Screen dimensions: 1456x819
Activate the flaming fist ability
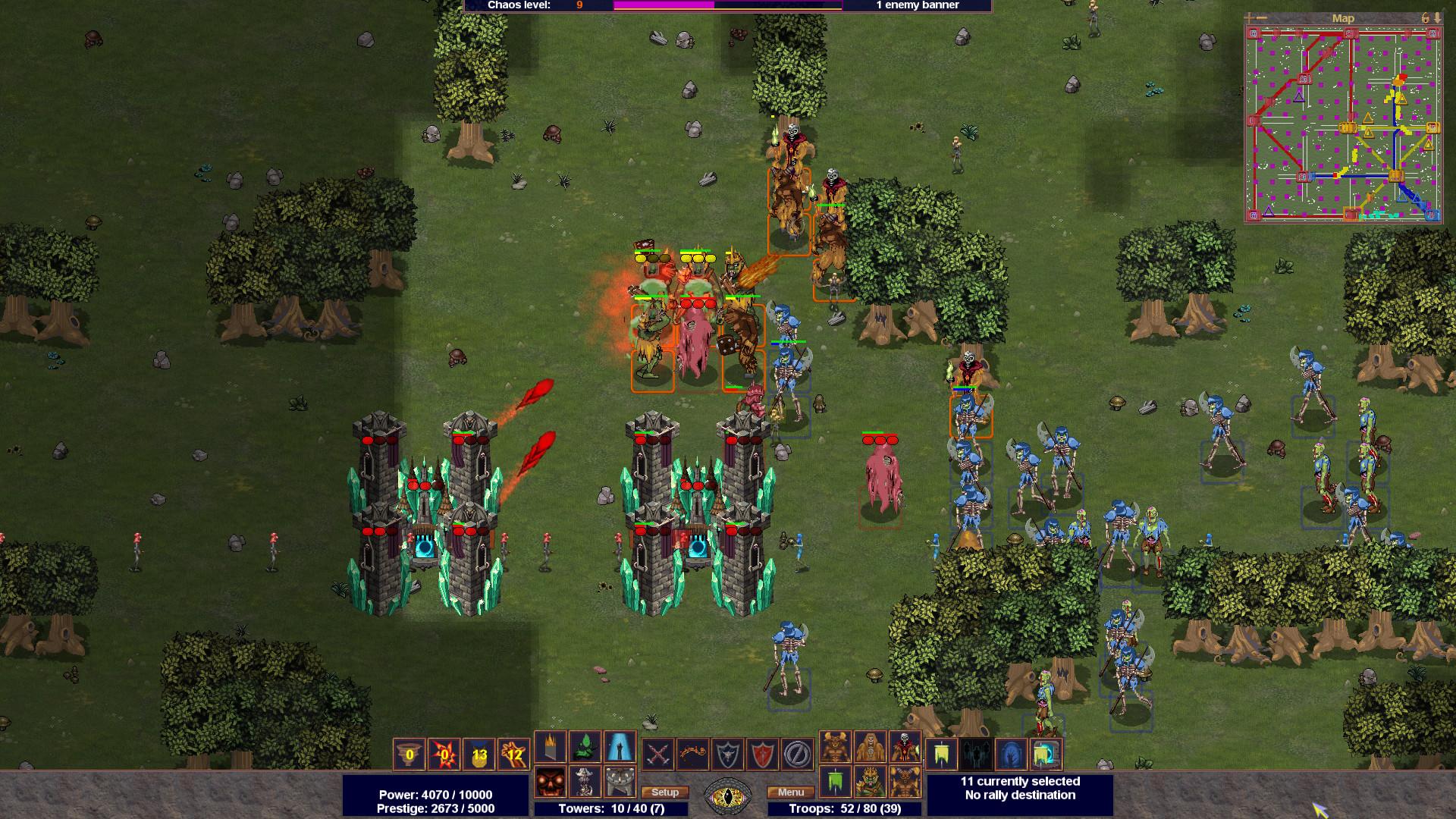[x=514, y=754]
